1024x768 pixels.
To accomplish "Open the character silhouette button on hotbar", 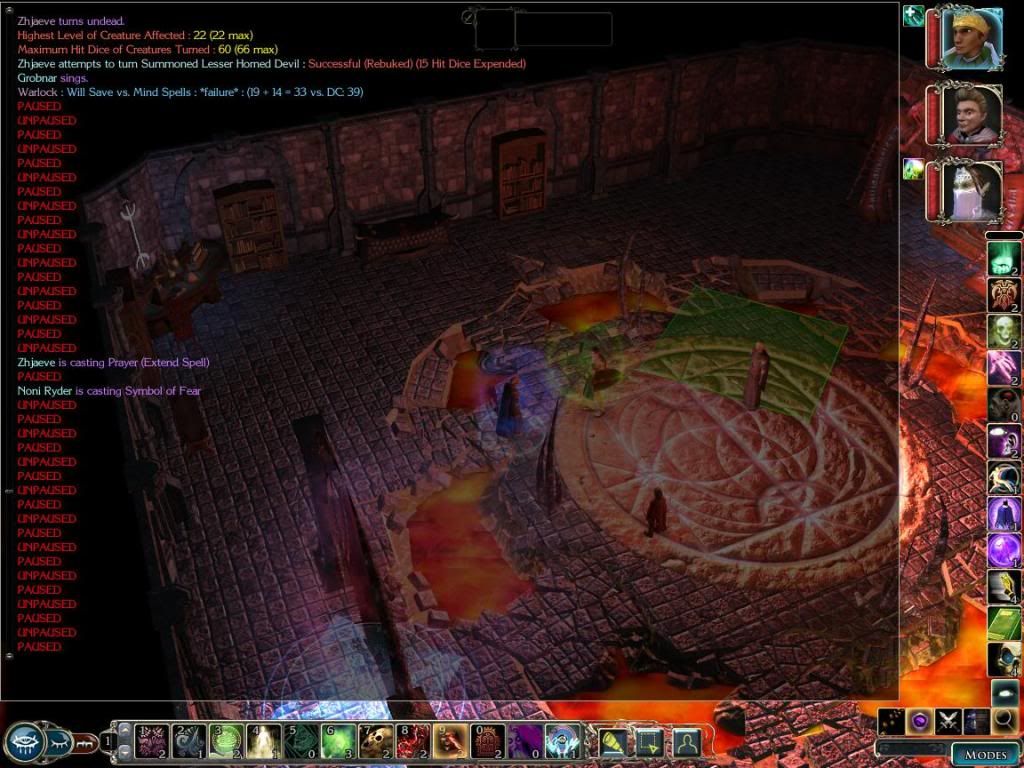I will [x=686, y=742].
